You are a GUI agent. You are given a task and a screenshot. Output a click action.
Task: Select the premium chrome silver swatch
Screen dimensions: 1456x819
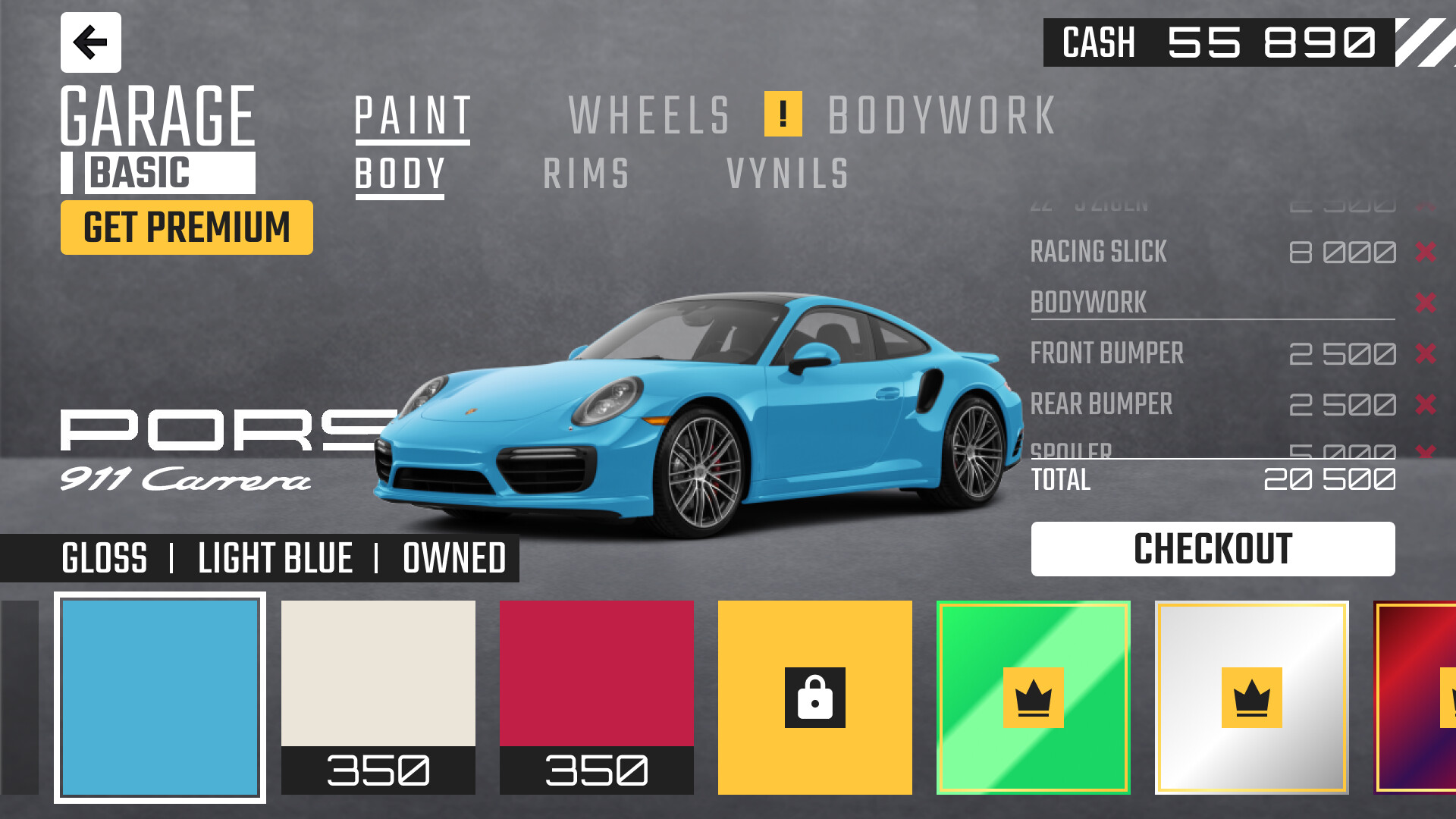(1252, 698)
